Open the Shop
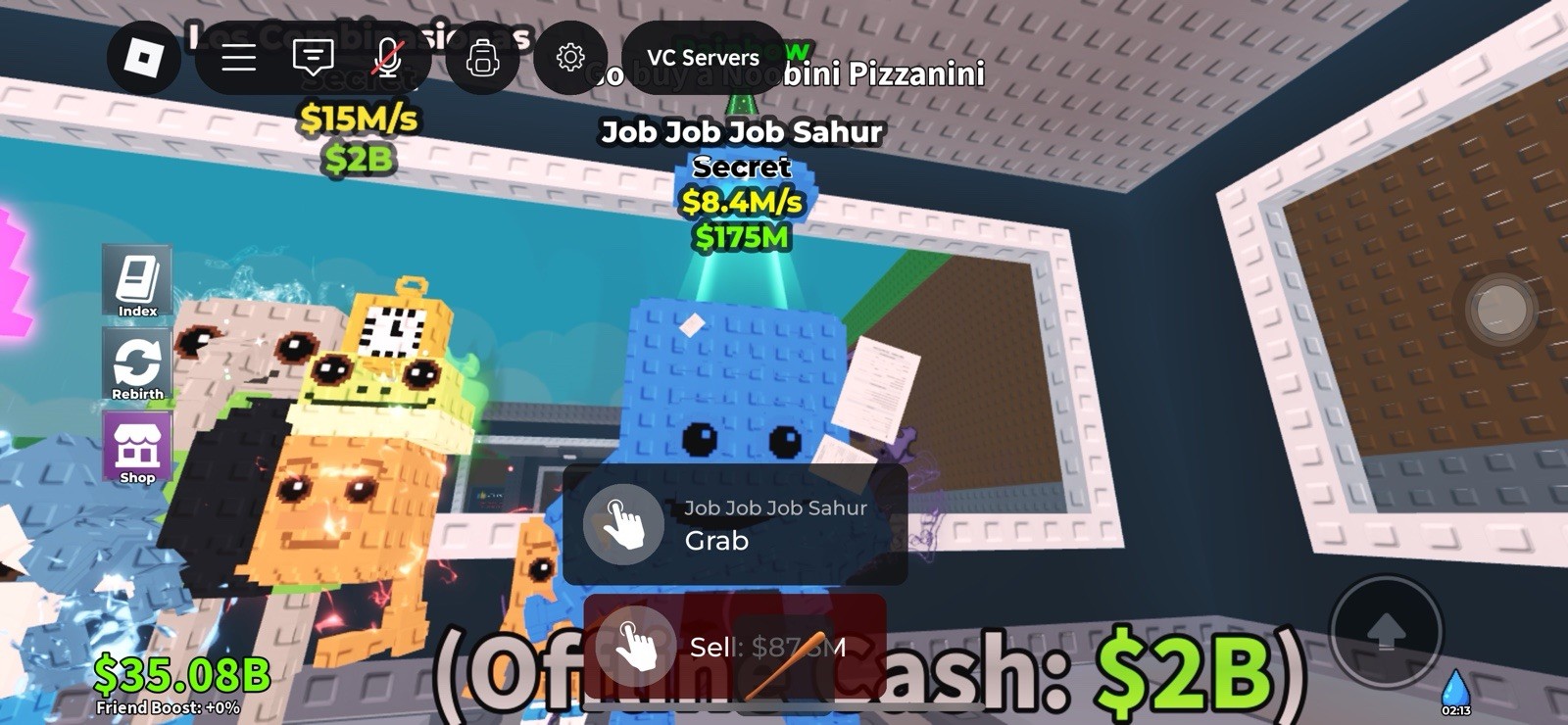Image resolution: width=1568 pixels, height=725 pixels. pyautogui.click(x=137, y=449)
